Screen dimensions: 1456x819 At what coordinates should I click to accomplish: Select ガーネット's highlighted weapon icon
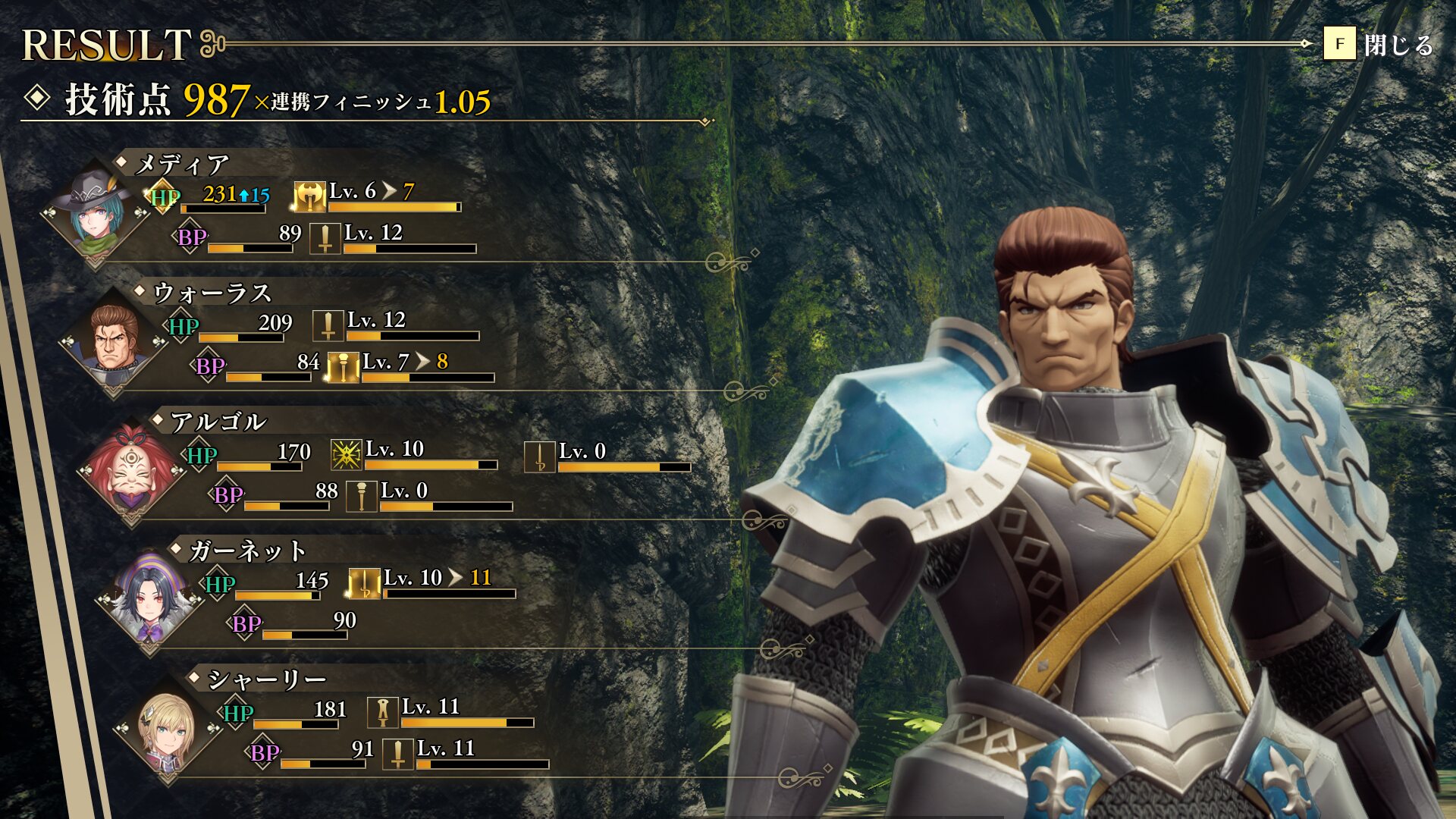364,584
